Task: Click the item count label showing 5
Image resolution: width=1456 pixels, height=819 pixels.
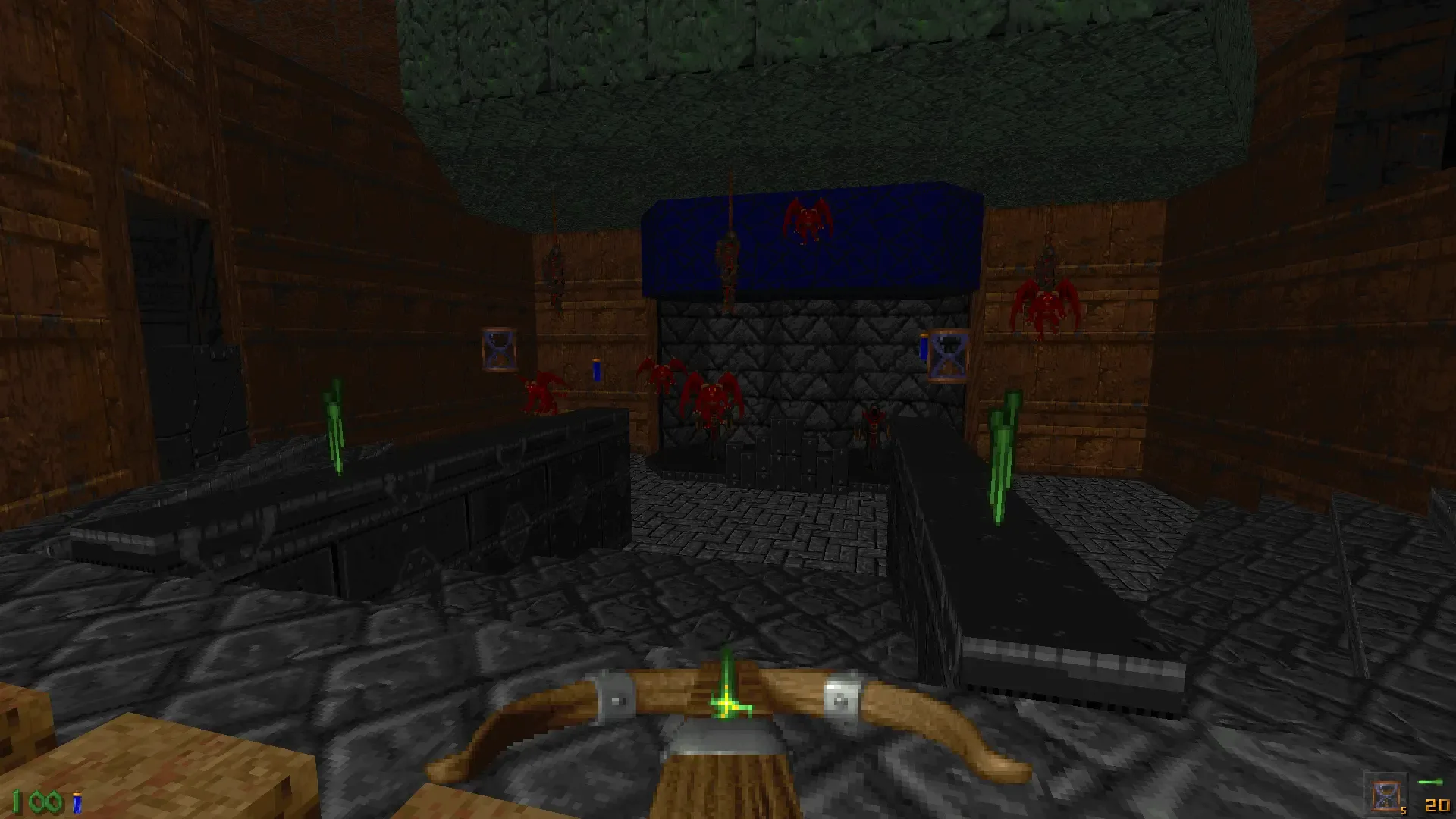Action: coord(1404,811)
